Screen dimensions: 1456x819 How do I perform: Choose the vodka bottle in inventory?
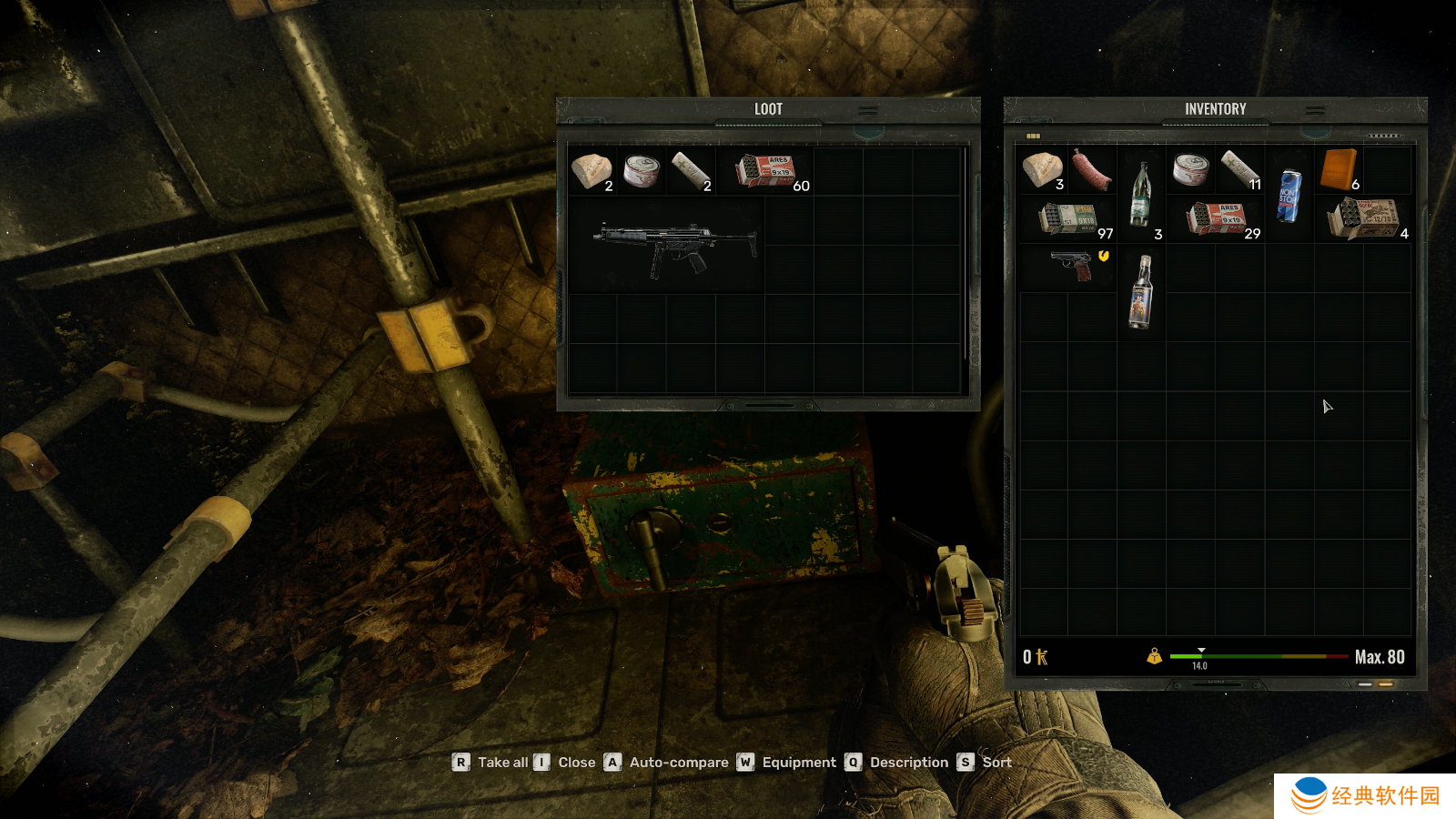coord(1140,291)
